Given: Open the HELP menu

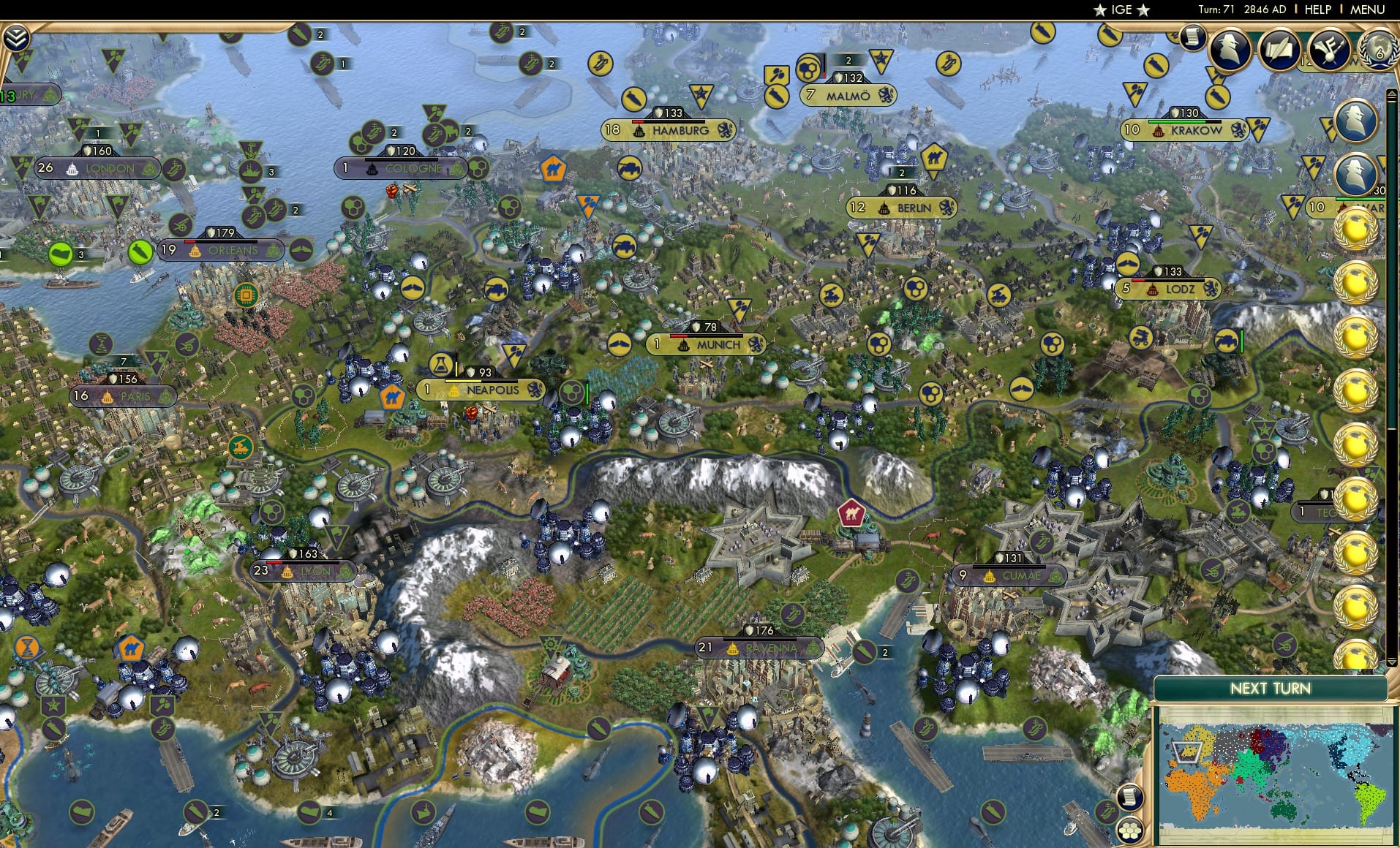Looking at the screenshot, I should (x=1317, y=10).
